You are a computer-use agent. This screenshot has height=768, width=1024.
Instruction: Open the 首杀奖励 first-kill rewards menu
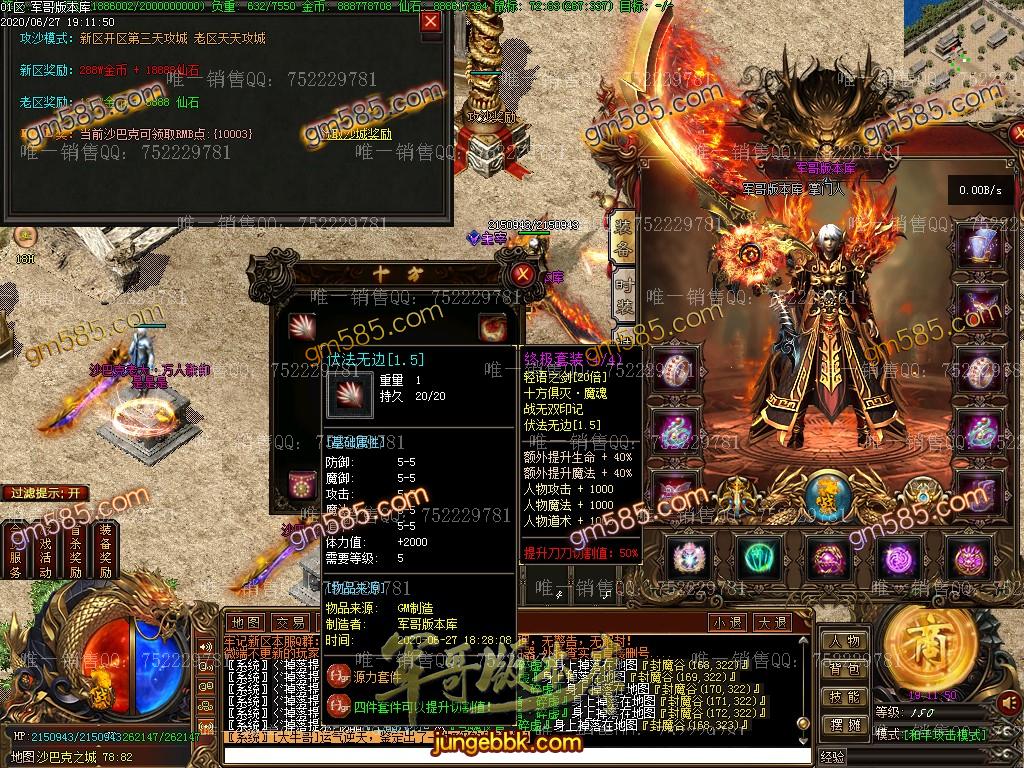click(76, 550)
